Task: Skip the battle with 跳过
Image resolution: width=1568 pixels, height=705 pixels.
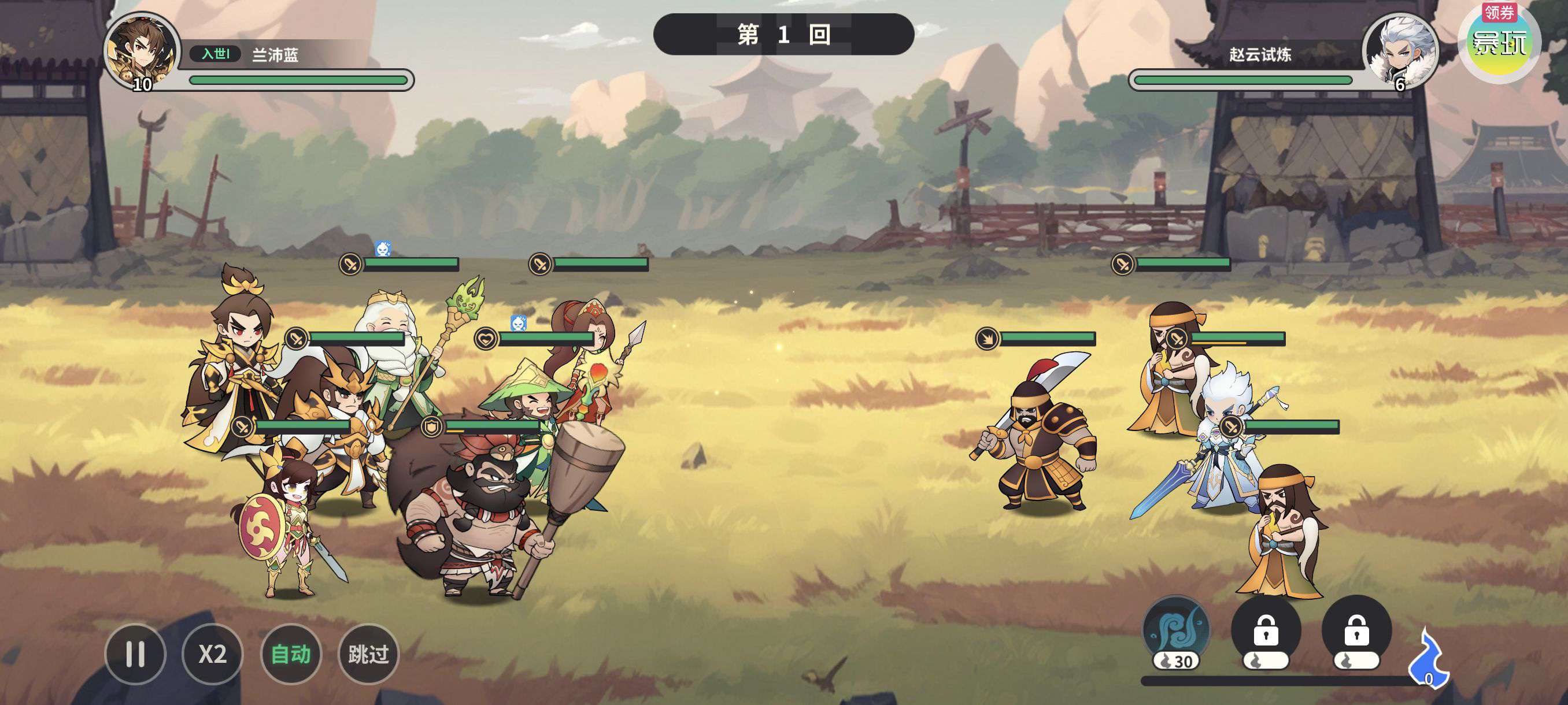Action: 368,654
